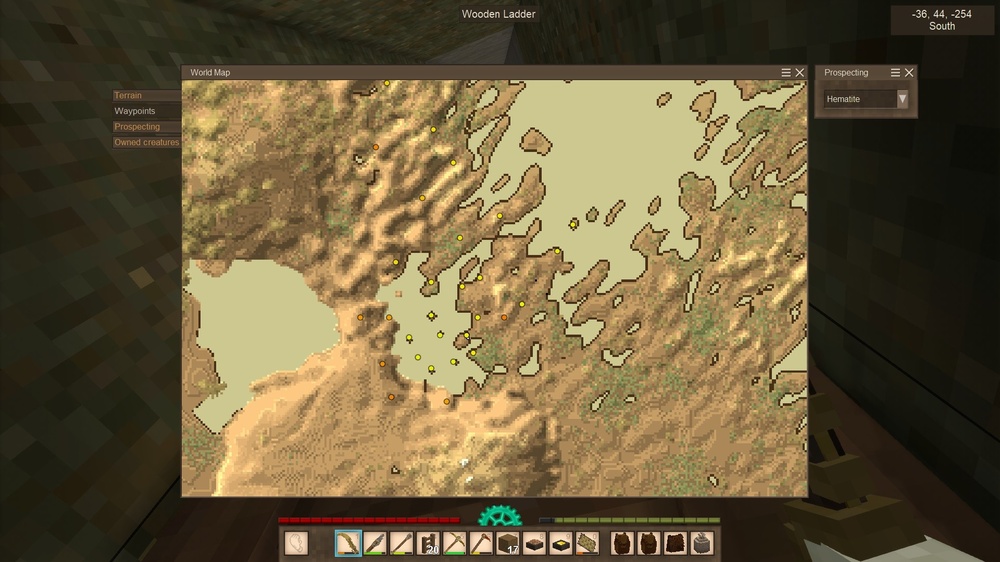The width and height of the screenshot is (1000, 562).
Task: Select the block stack of 17
Action: click(x=509, y=543)
